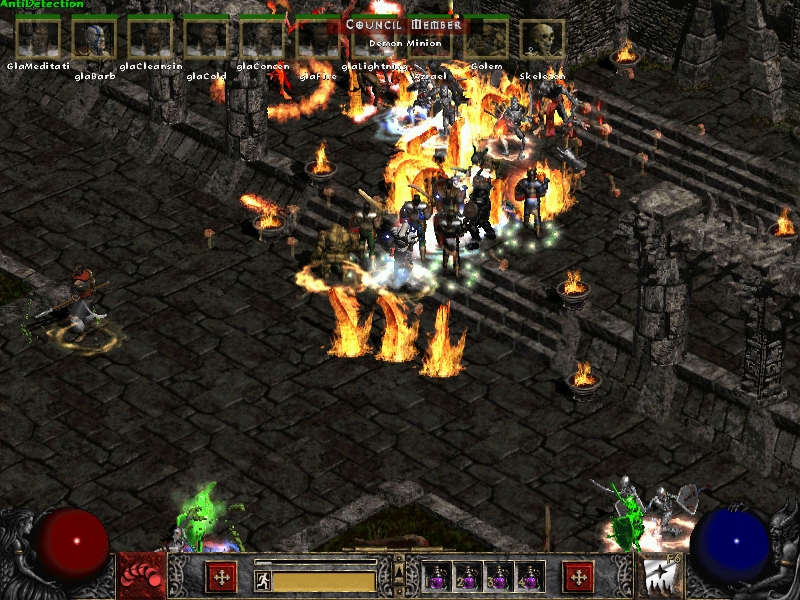
Task: Use the purple potion in belt slot 1
Action: pyautogui.click(x=437, y=577)
